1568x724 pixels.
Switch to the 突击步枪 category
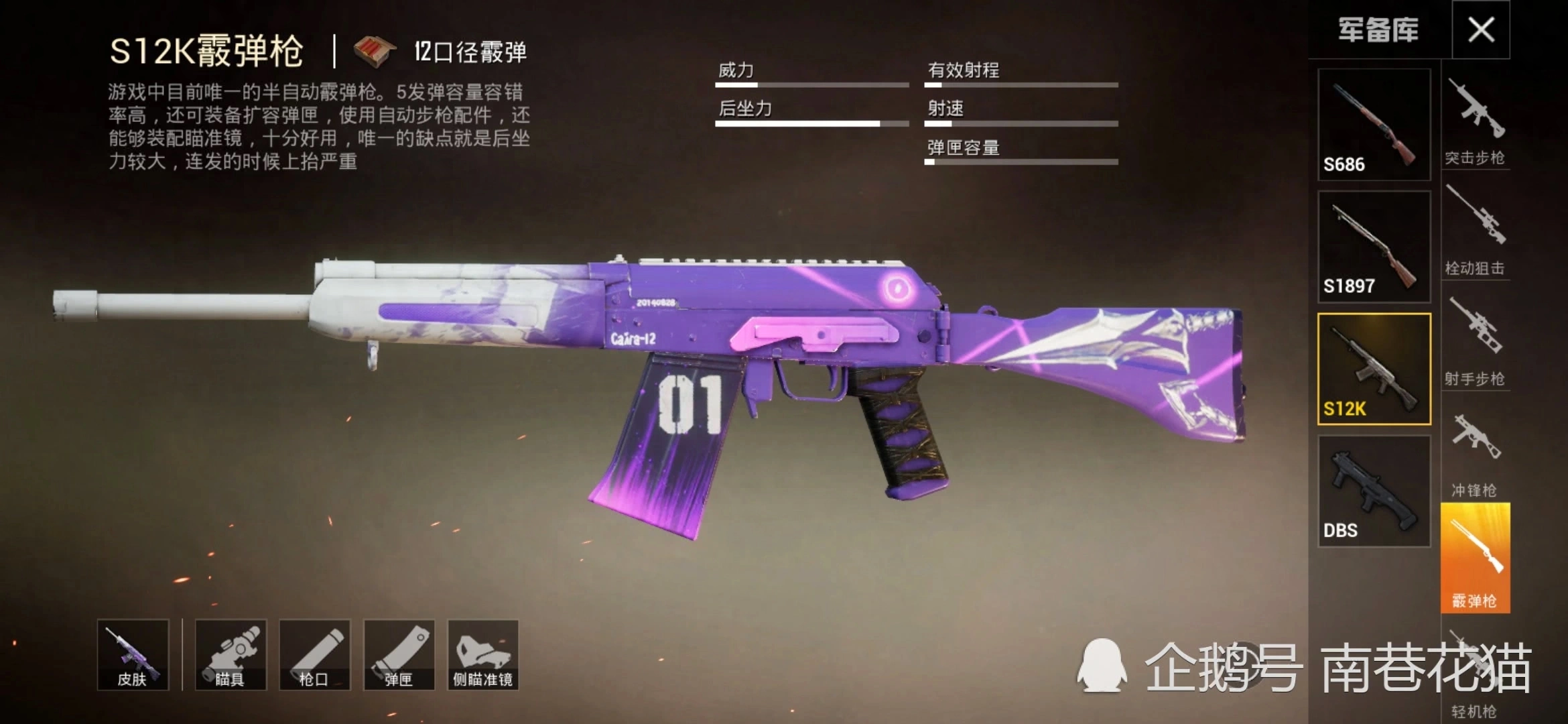click(1475, 121)
